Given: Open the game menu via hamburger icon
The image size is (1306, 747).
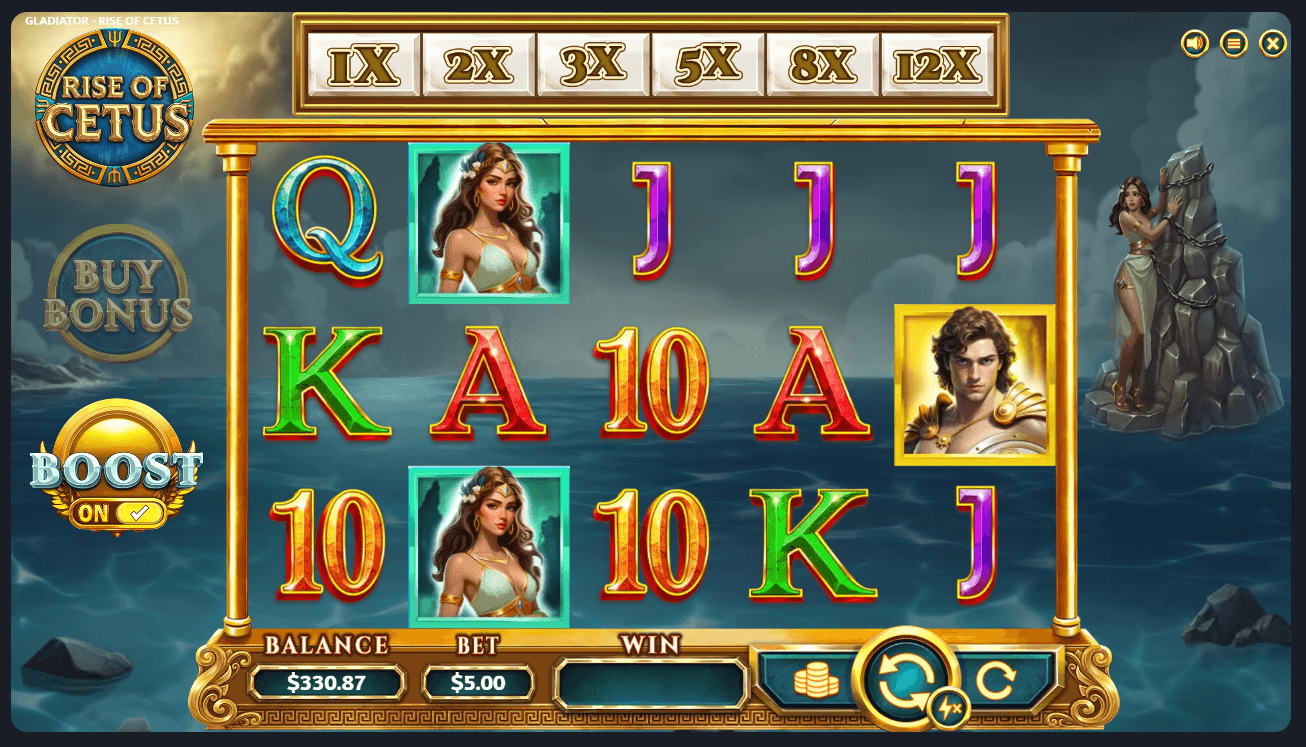Looking at the screenshot, I should click(x=1233, y=44).
